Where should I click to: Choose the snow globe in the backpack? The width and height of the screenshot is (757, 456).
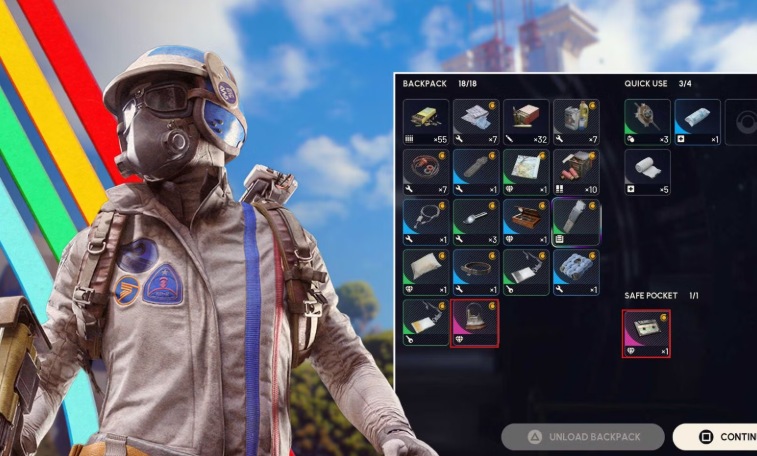pyautogui.click(x=476, y=322)
